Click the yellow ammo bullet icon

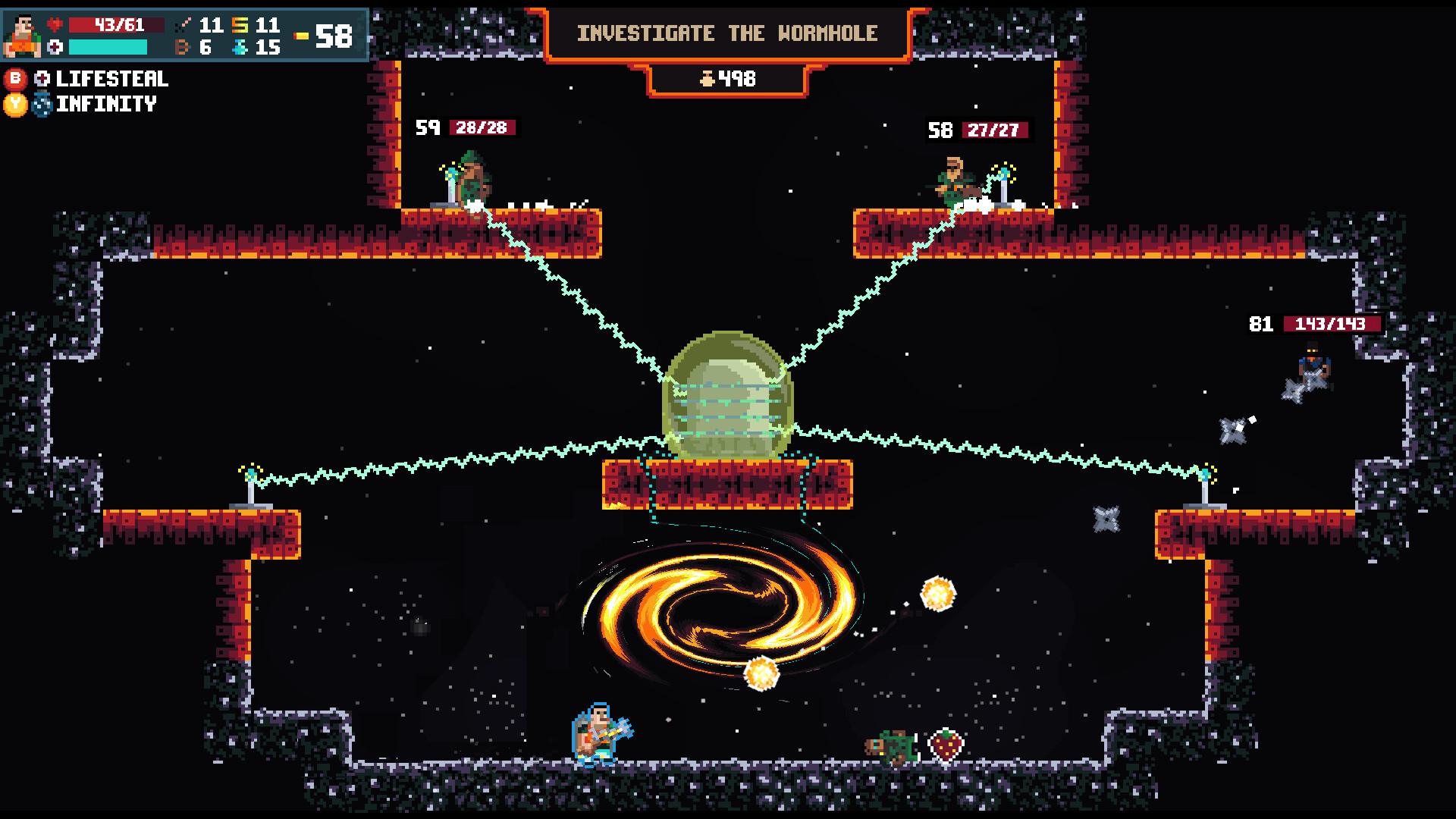(301, 36)
